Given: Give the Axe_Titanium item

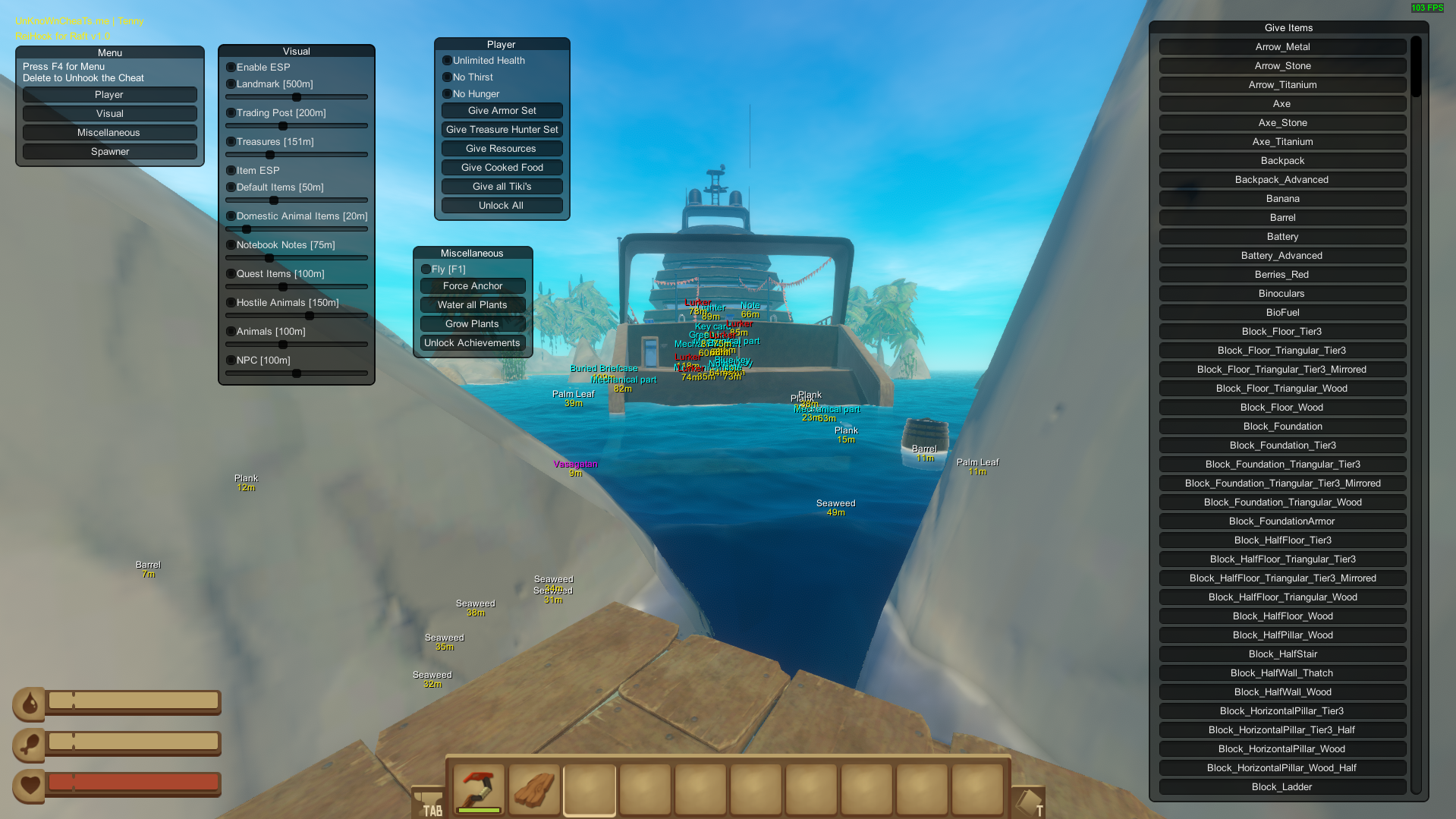Looking at the screenshot, I should 1281,142.
